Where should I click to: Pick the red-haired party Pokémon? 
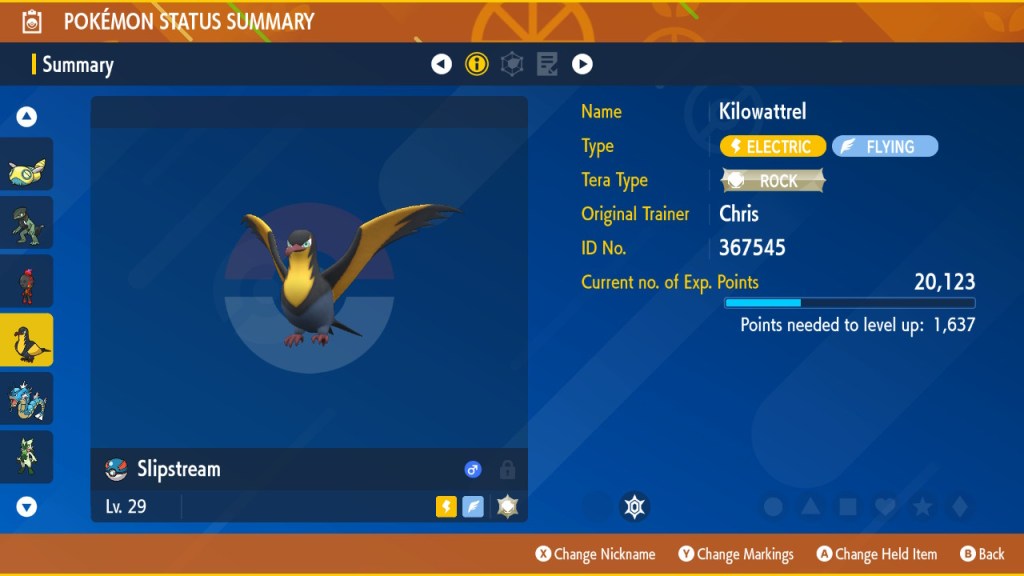[x=27, y=284]
